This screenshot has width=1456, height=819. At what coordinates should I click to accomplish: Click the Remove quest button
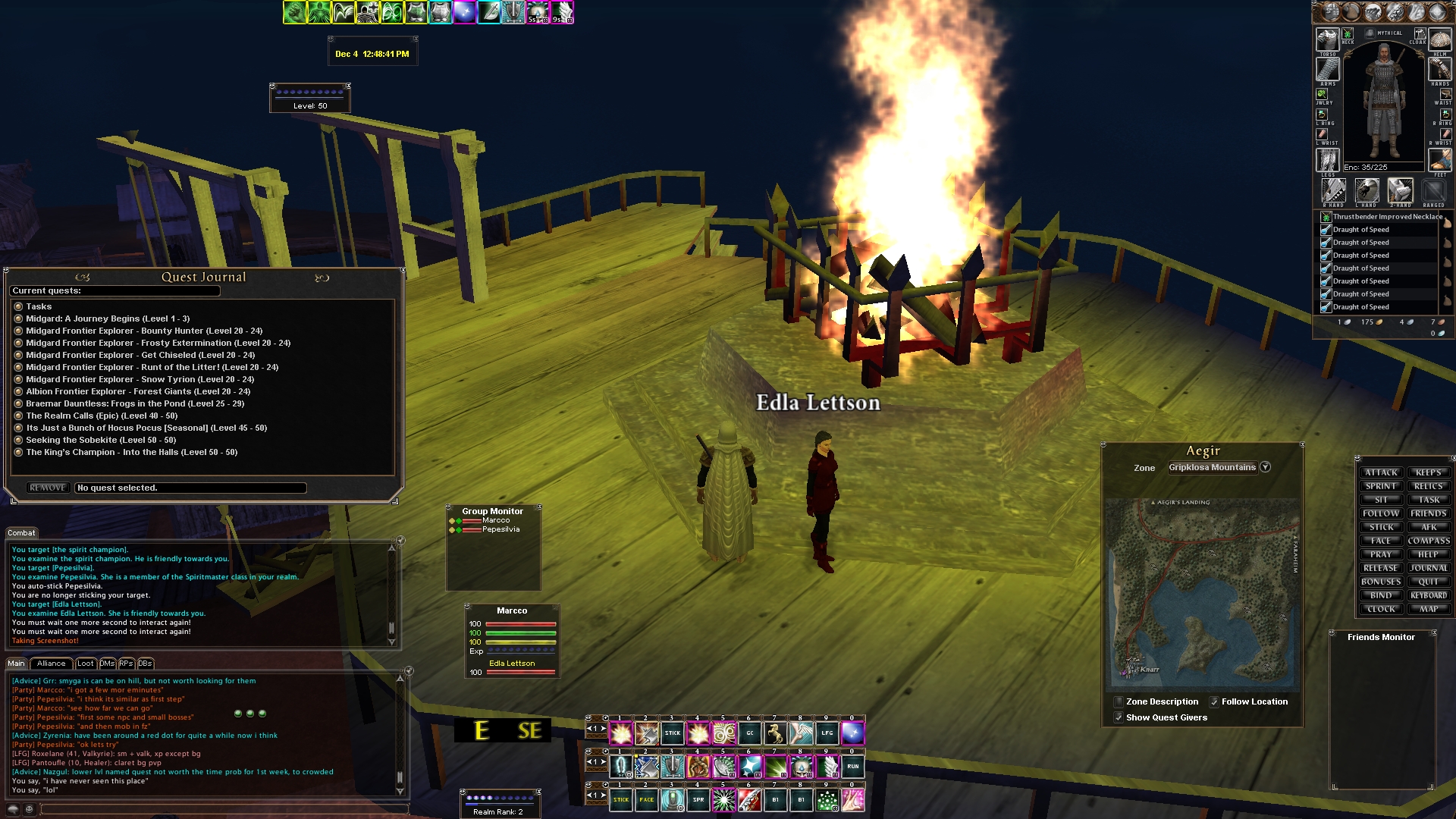tap(48, 488)
